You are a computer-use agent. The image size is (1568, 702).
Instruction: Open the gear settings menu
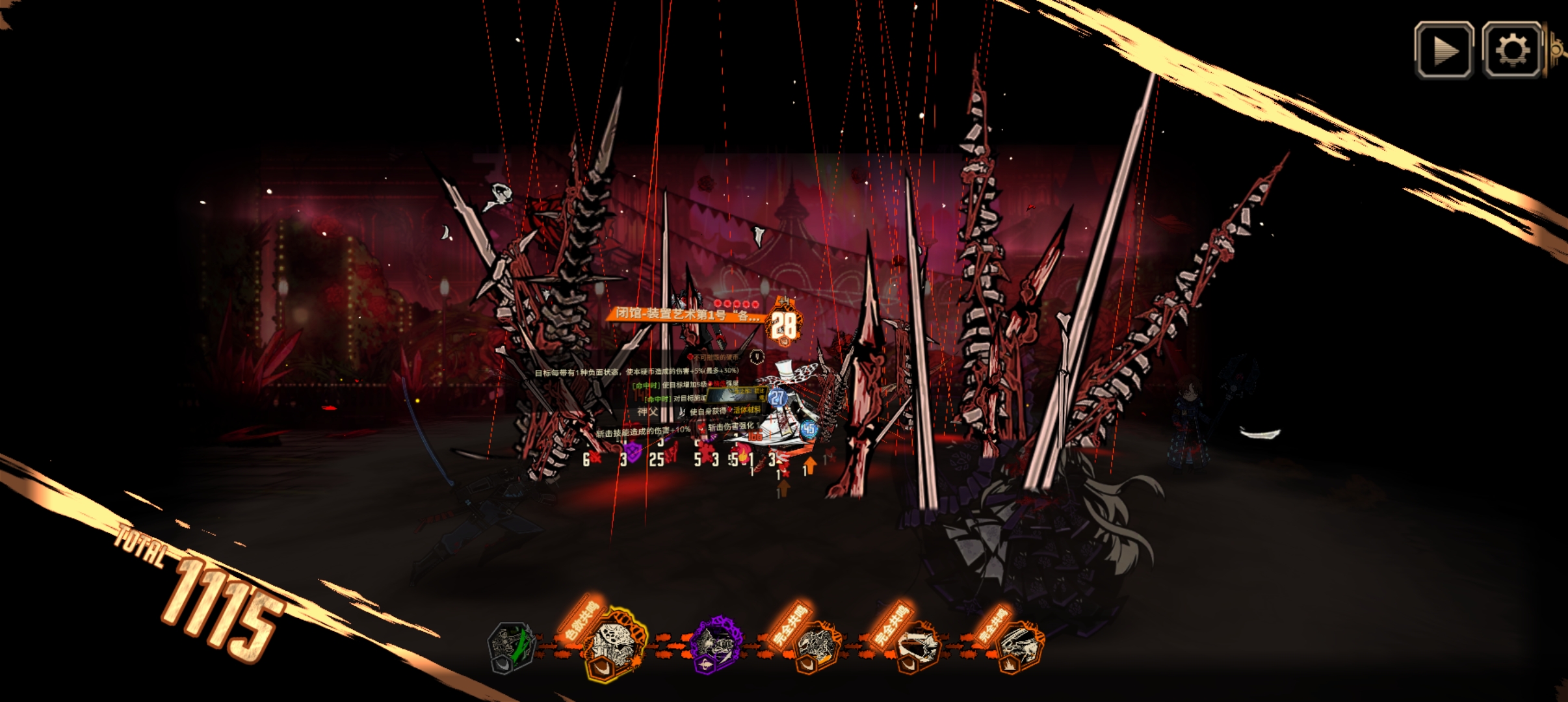1511,51
